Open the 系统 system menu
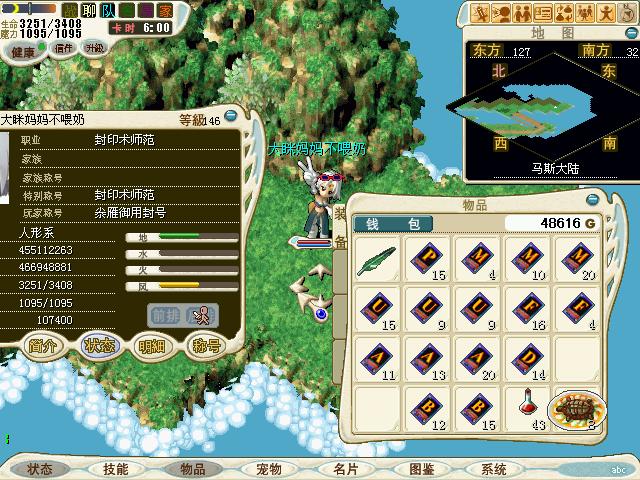The width and height of the screenshot is (640, 480). (x=493, y=468)
